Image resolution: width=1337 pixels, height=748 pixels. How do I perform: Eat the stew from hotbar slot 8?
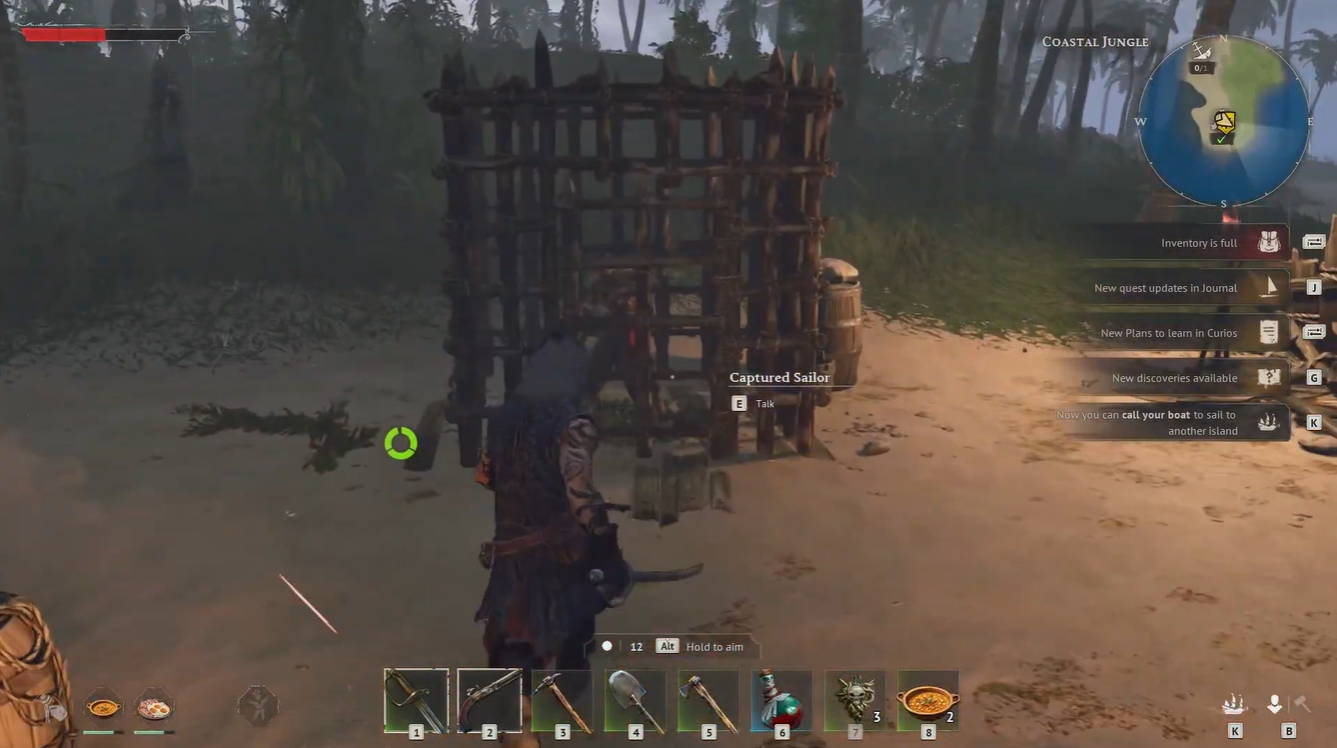927,700
